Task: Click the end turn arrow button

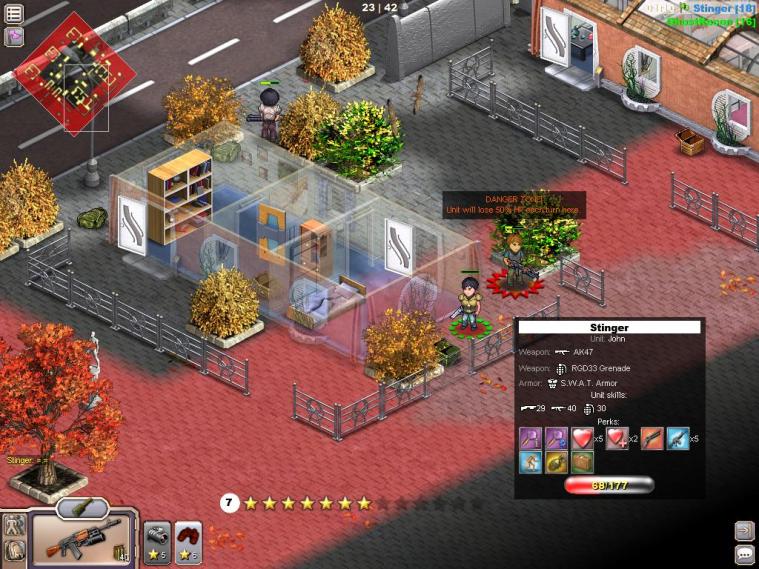Action: click(744, 530)
